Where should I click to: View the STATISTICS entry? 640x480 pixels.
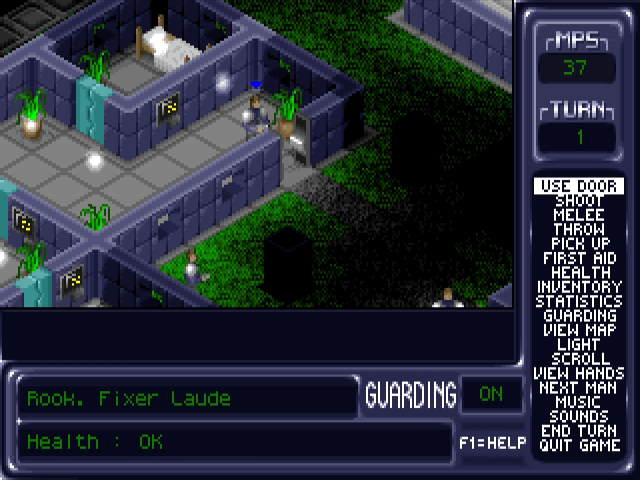click(579, 301)
